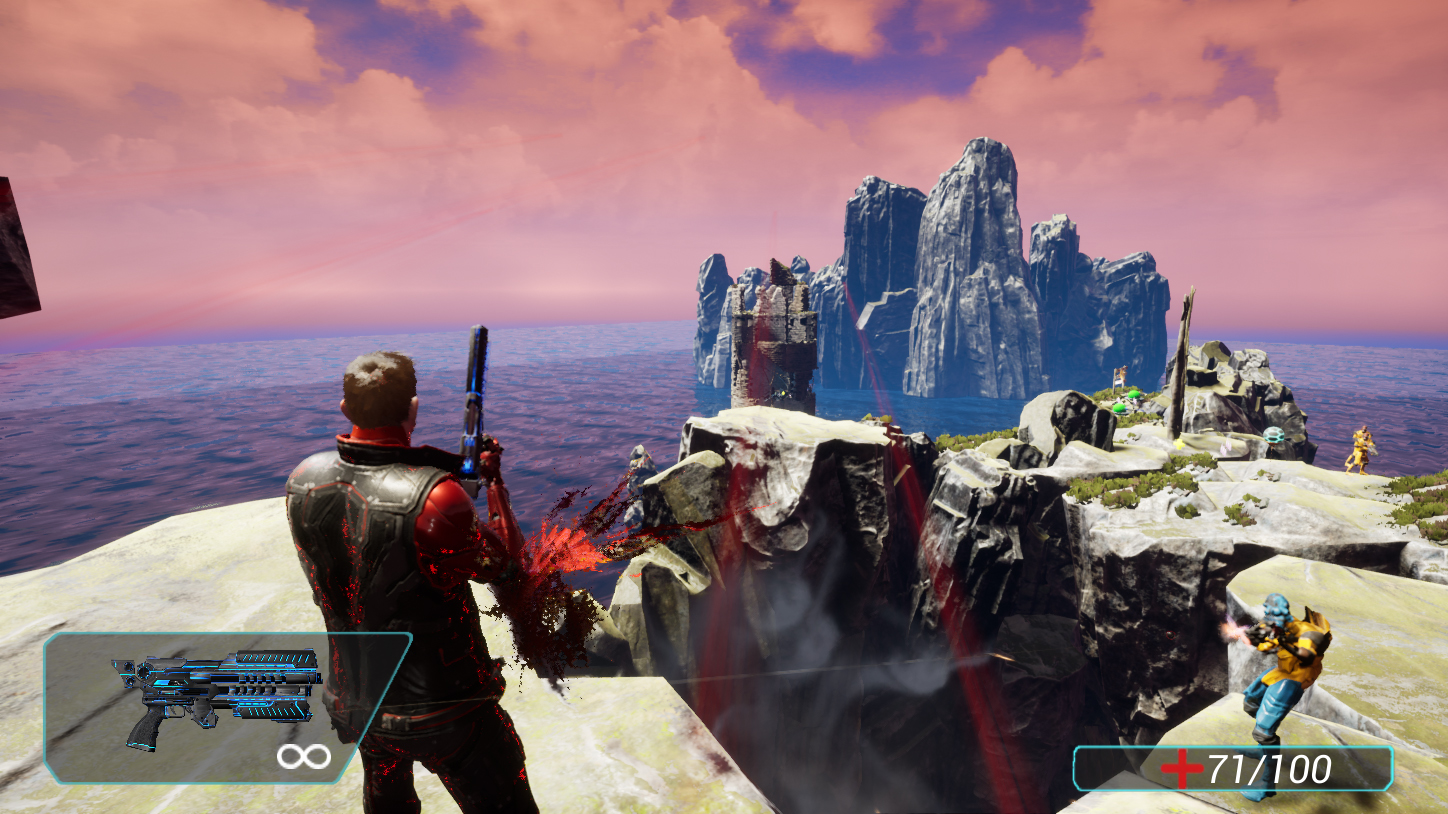
Task: Click the white crystal pickup on the ledge
Action: [1225, 448]
